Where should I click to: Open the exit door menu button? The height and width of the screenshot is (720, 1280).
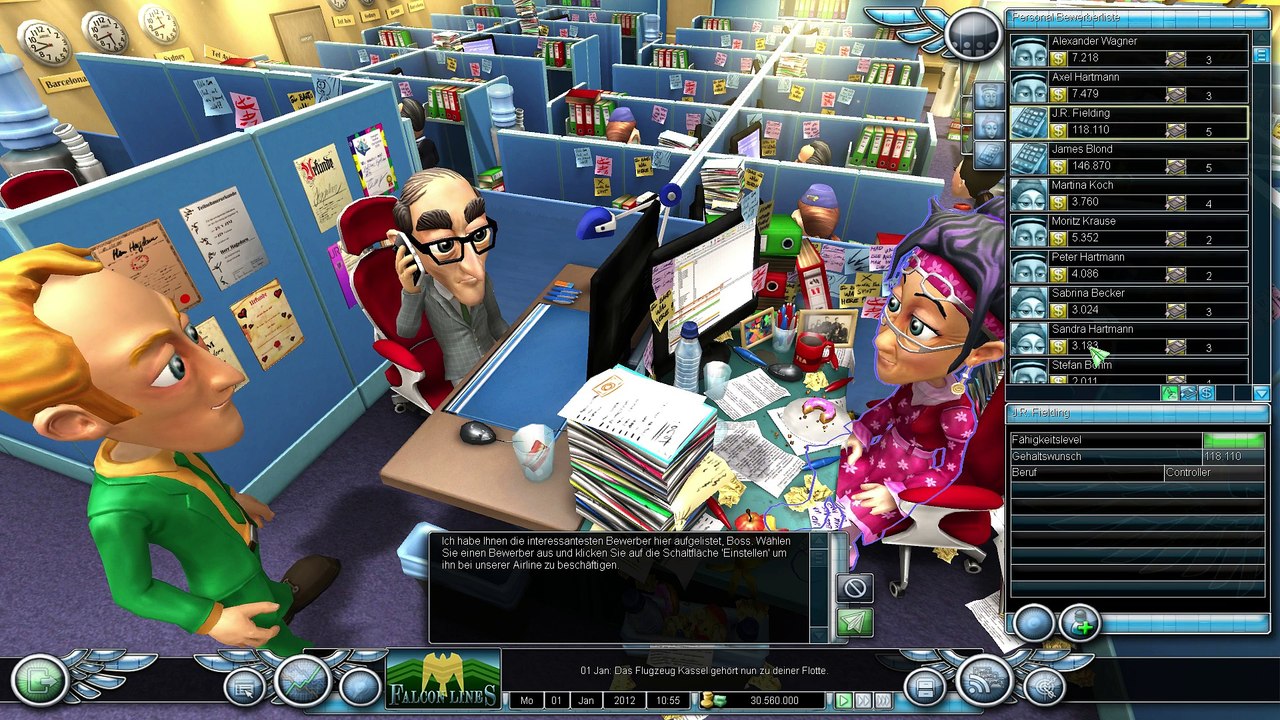click(40, 681)
